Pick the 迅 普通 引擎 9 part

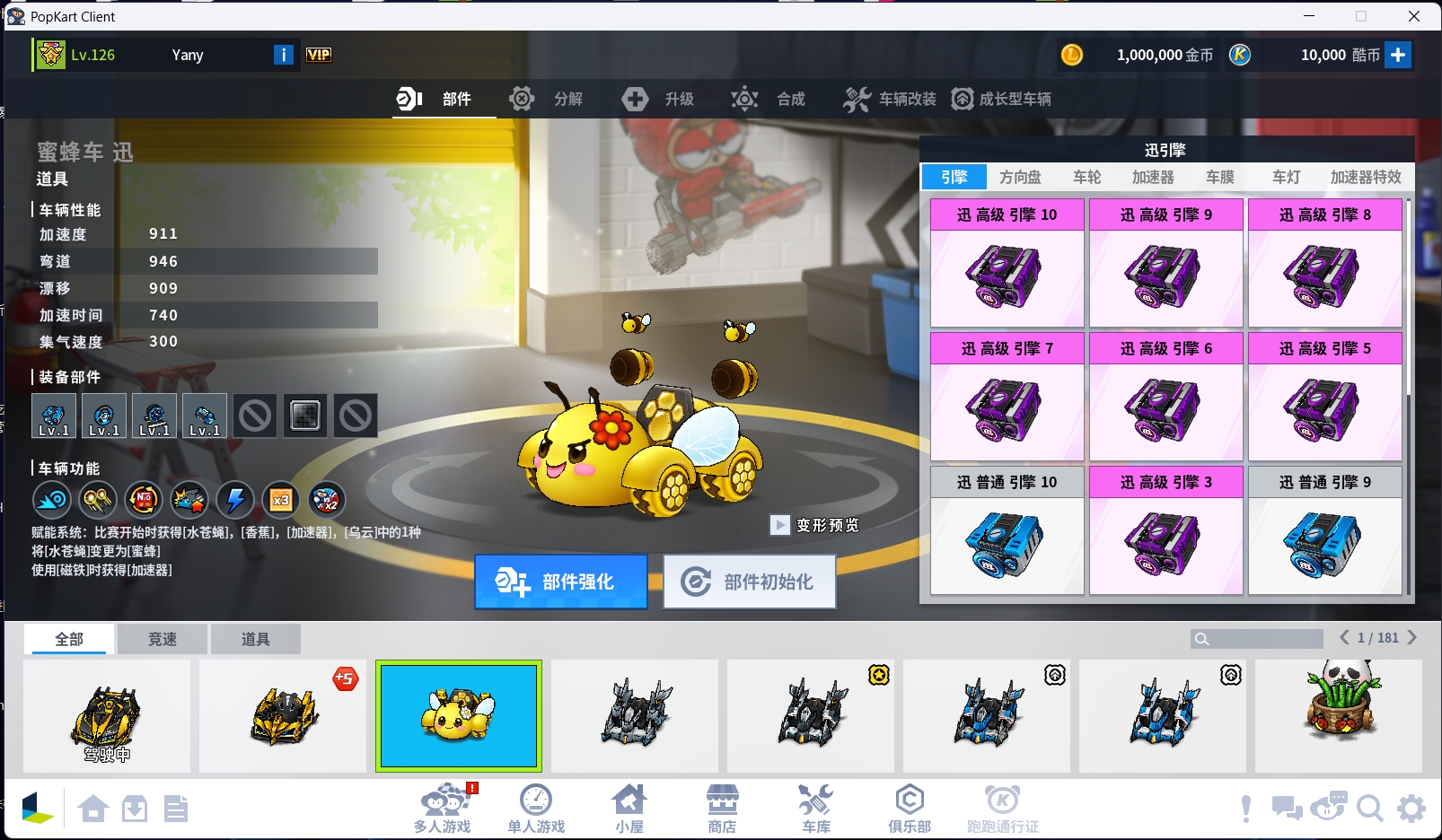[1324, 530]
